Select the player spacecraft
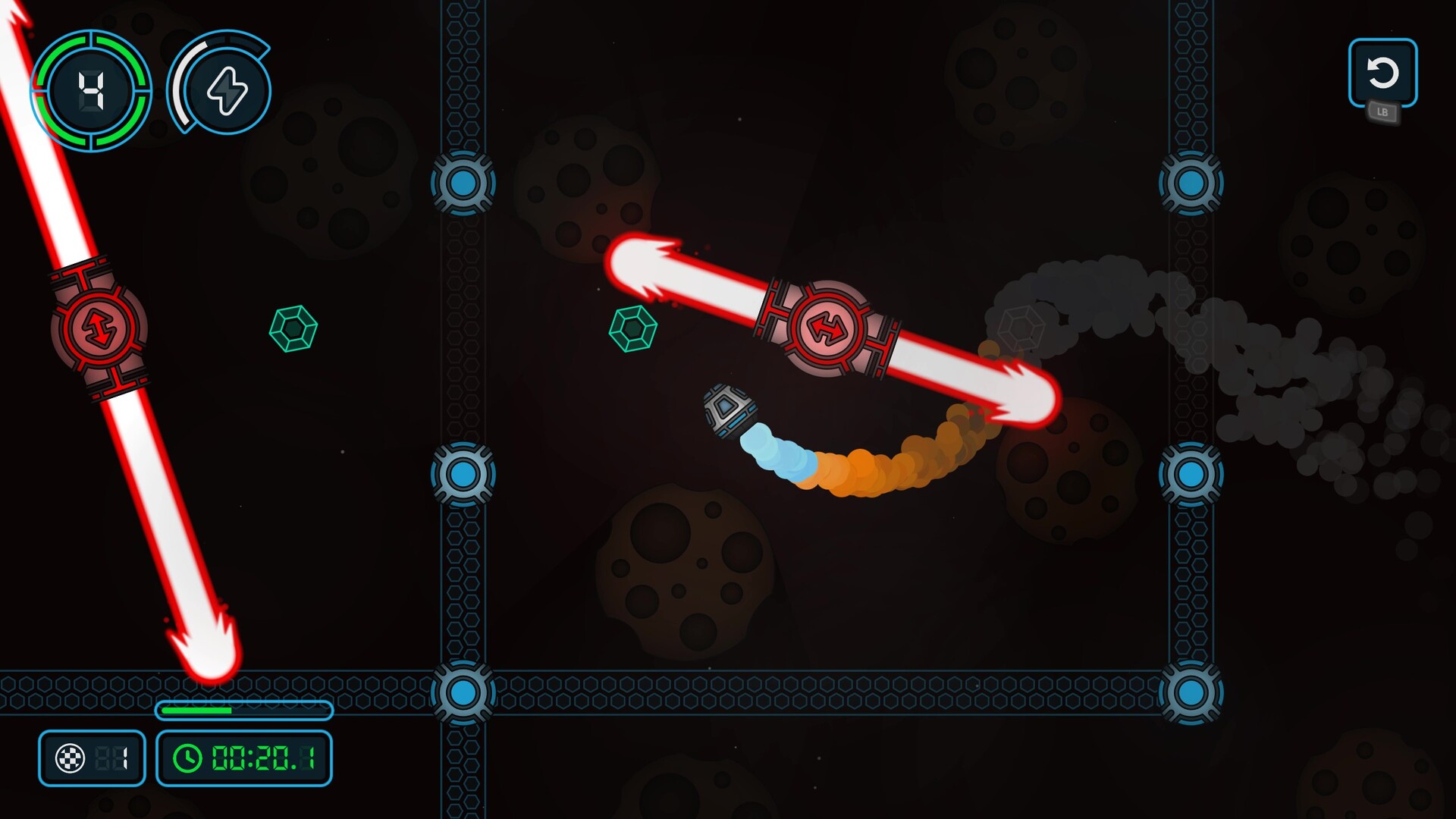The height and width of the screenshot is (819, 1456). click(726, 410)
